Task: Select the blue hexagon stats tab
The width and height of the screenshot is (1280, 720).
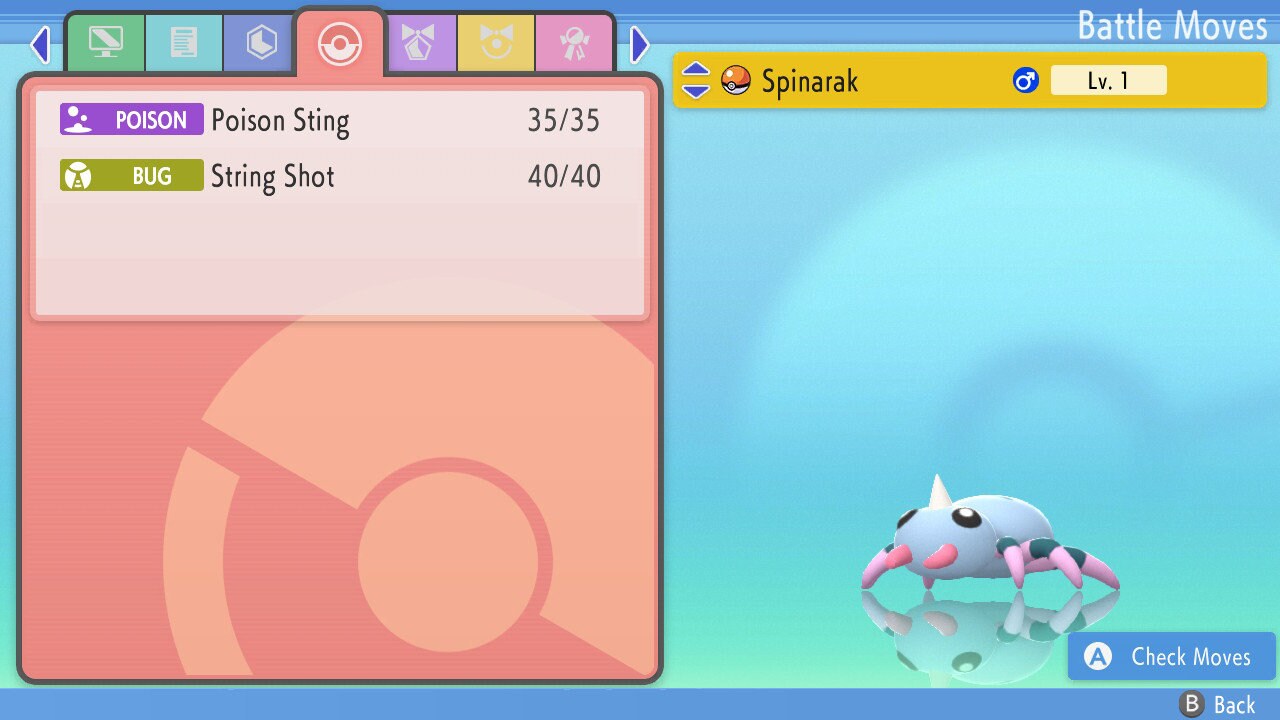Action: (261, 43)
